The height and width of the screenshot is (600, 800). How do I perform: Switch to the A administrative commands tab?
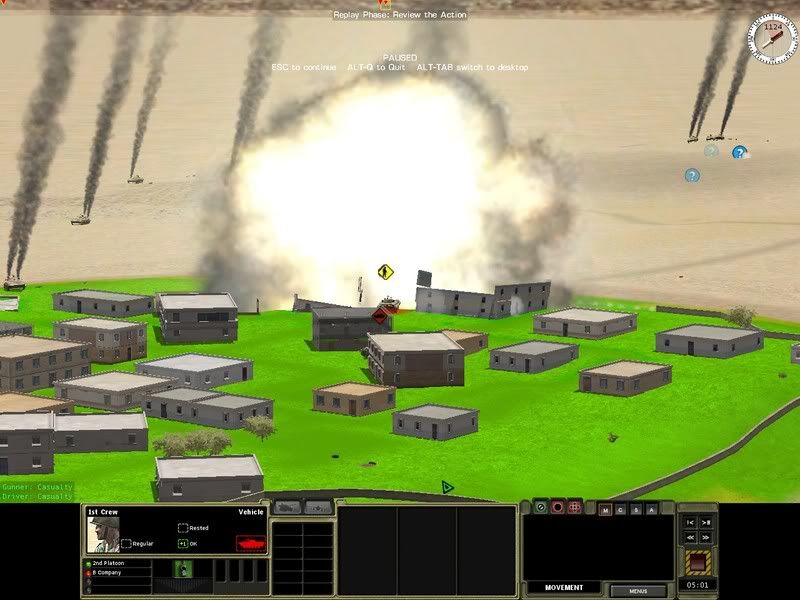652,510
